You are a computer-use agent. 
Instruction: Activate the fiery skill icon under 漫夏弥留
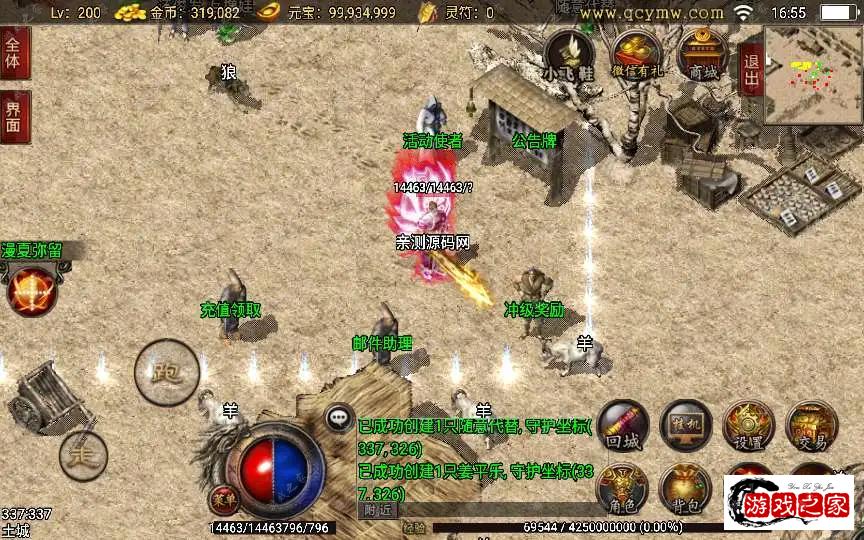click(31, 291)
